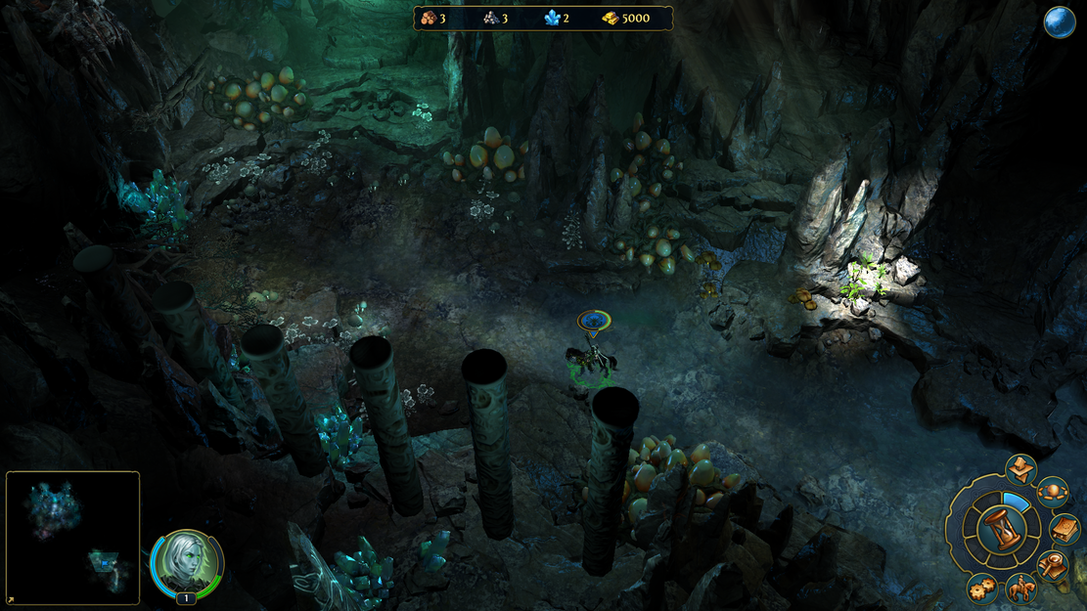Open the game settings gears icon
Screen dimensions: 1087x611
point(982,587)
